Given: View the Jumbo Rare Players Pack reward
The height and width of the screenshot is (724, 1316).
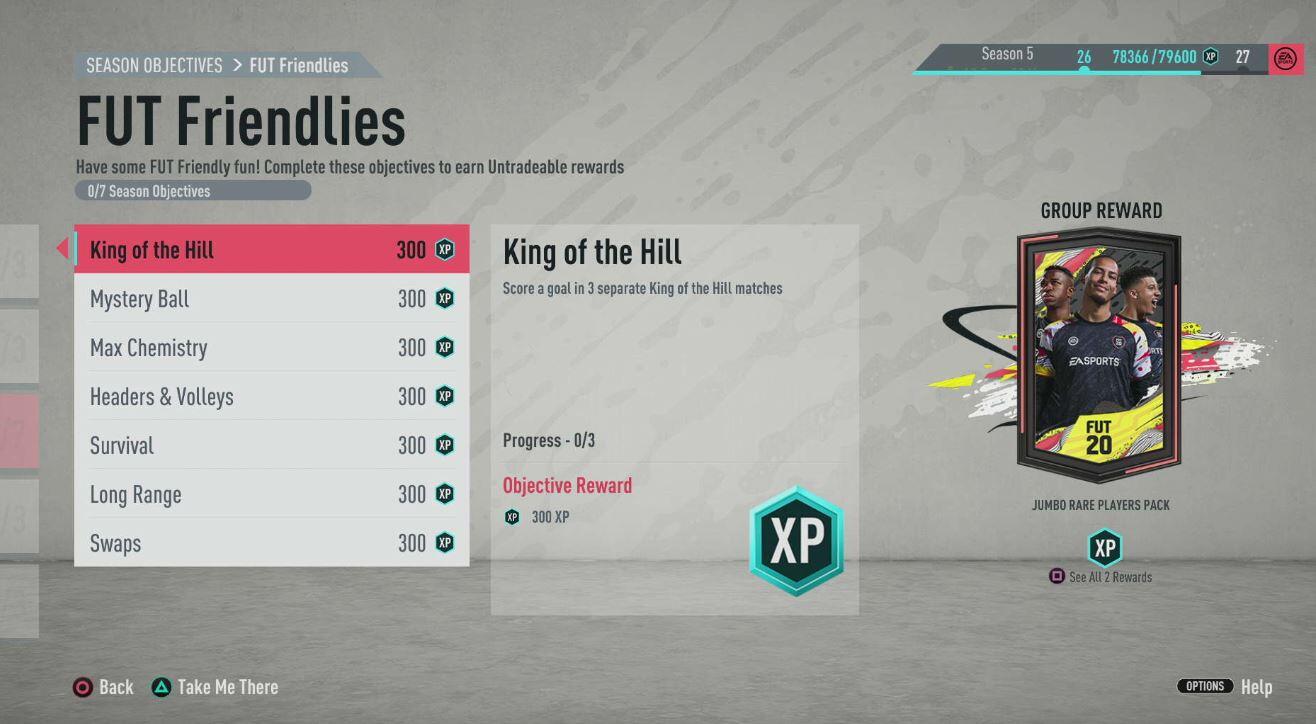Looking at the screenshot, I should click(x=1099, y=357).
